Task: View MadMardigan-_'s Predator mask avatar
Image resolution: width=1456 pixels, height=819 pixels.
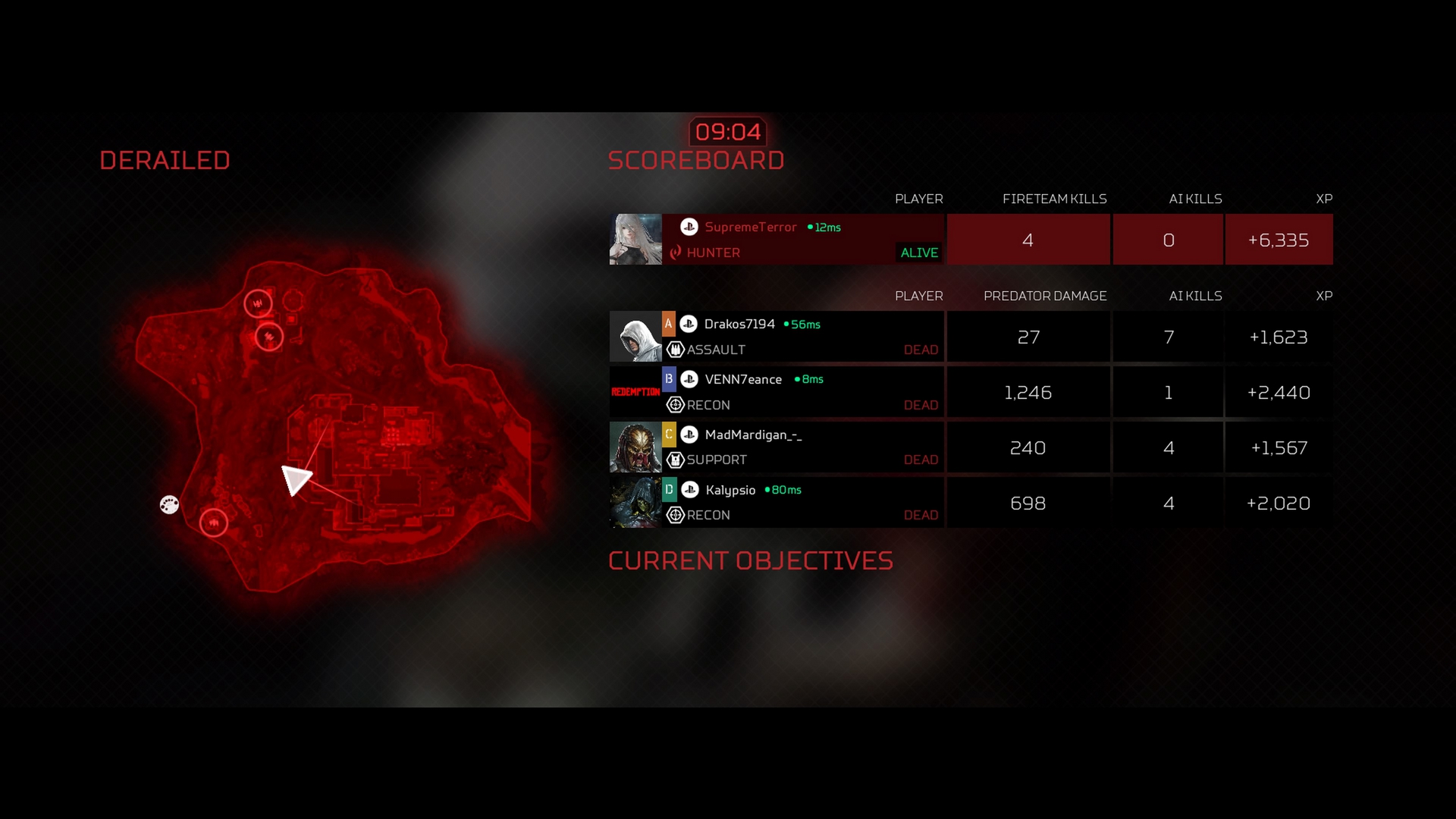Action: [635, 447]
